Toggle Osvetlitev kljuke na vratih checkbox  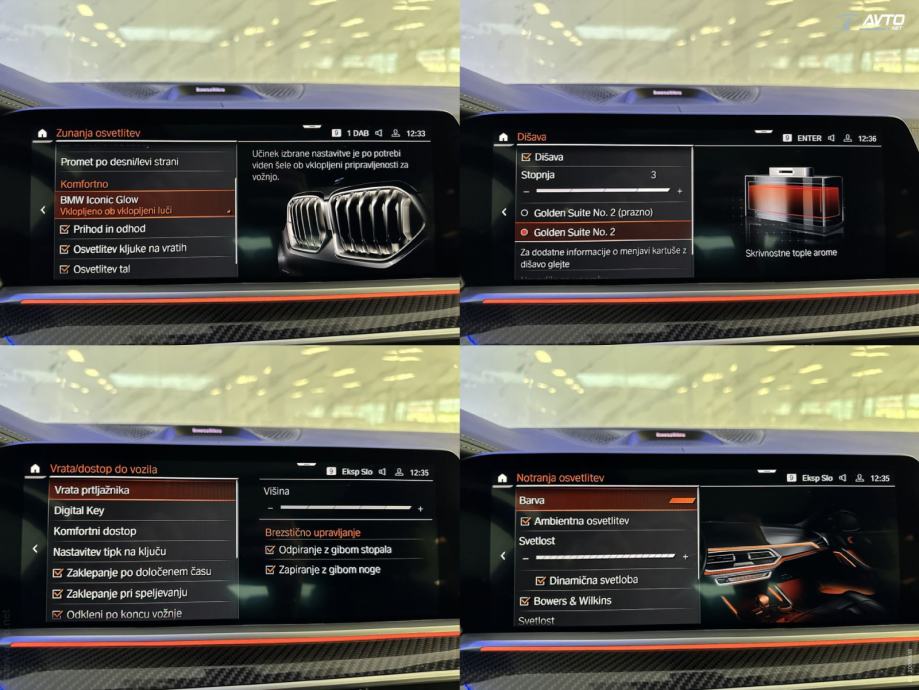(65, 248)
